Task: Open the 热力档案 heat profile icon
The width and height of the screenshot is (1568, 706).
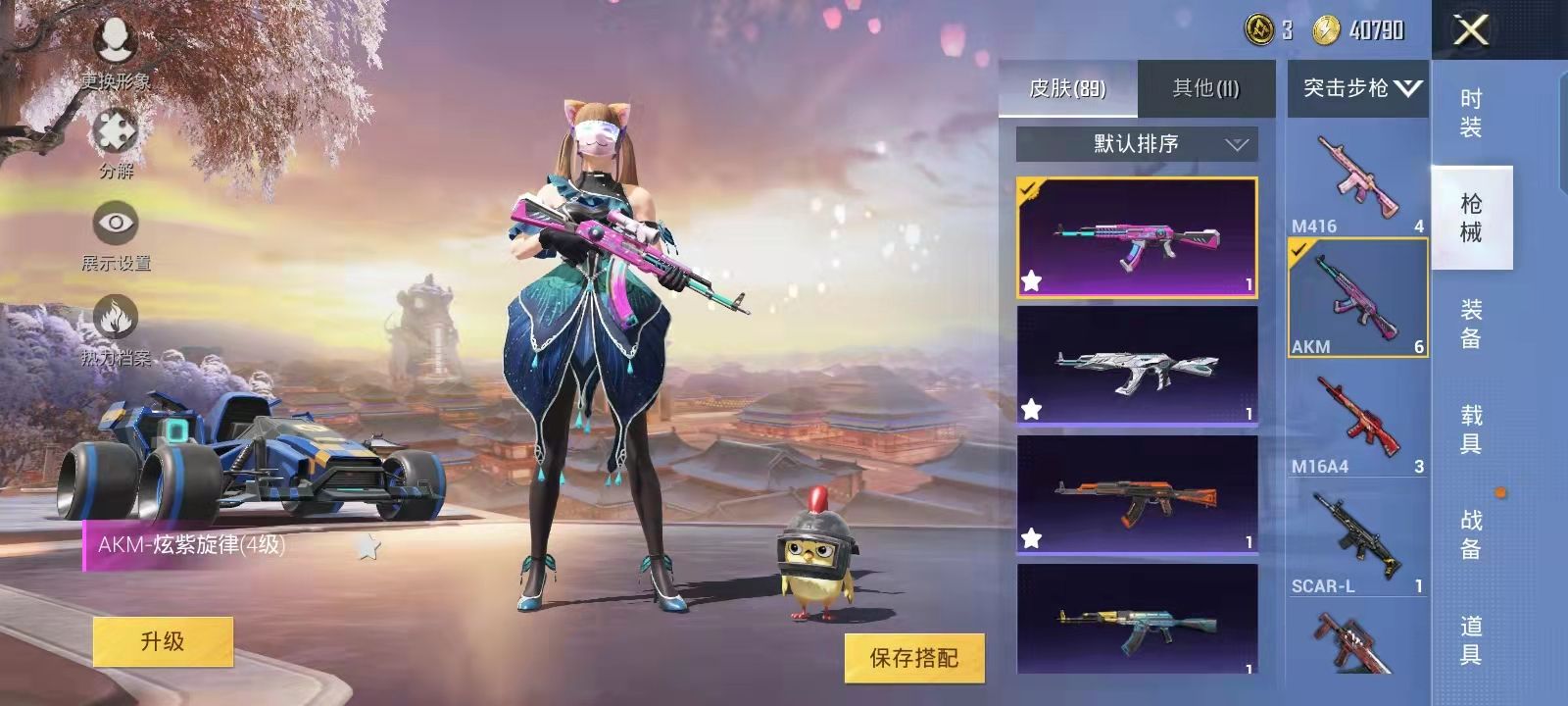Action: (x=115, y=319)
